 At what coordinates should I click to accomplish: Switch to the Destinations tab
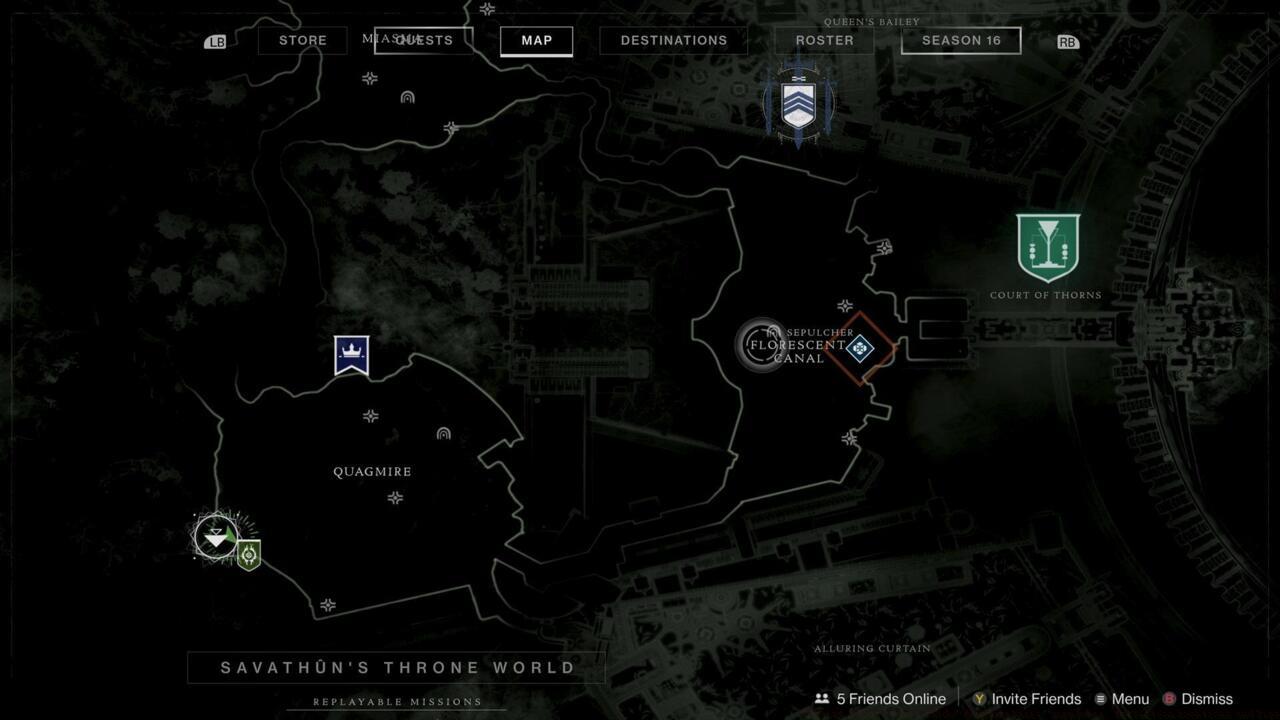tap(673, 40)
